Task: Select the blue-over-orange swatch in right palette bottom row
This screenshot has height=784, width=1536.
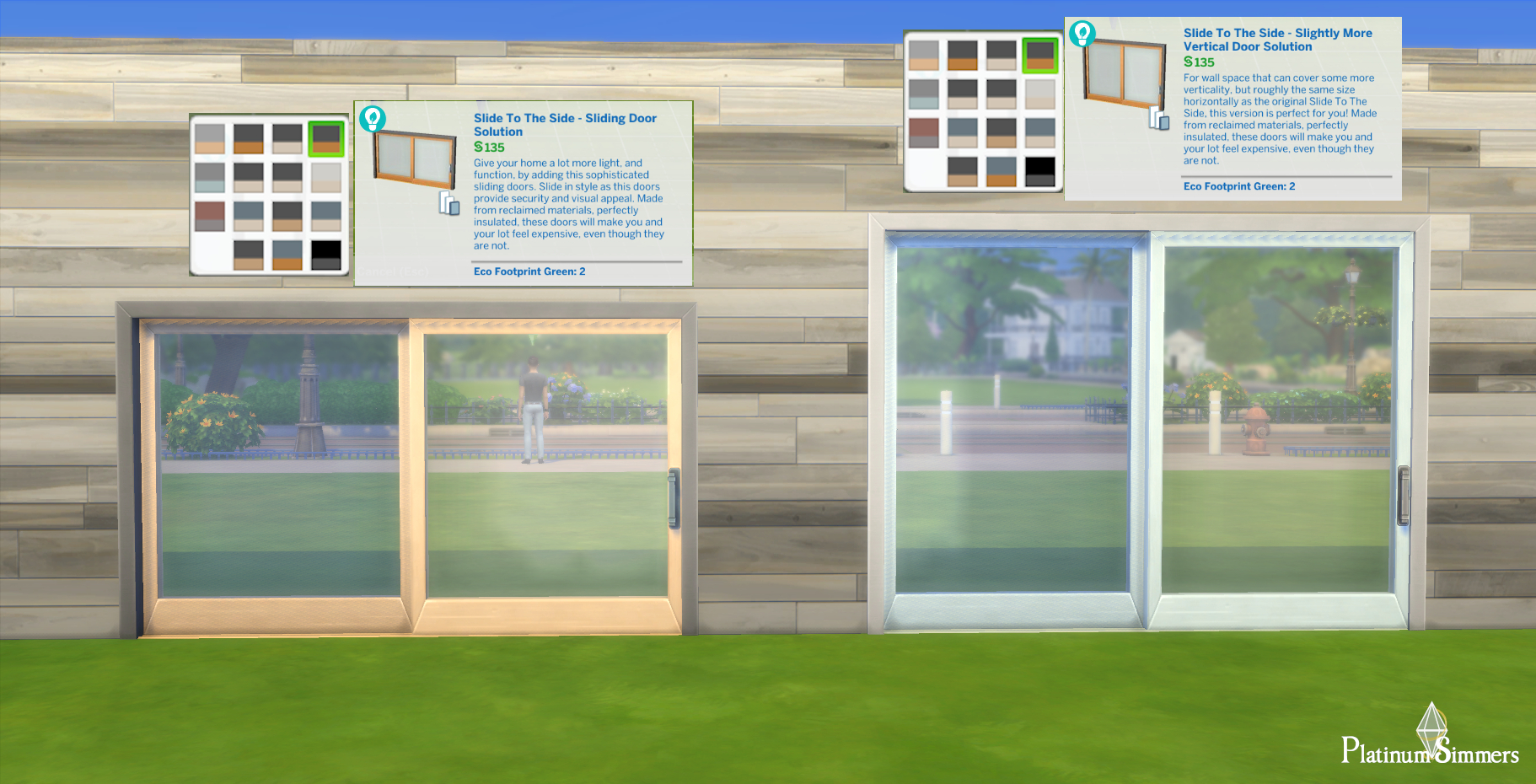Action: click(1002, 171)
